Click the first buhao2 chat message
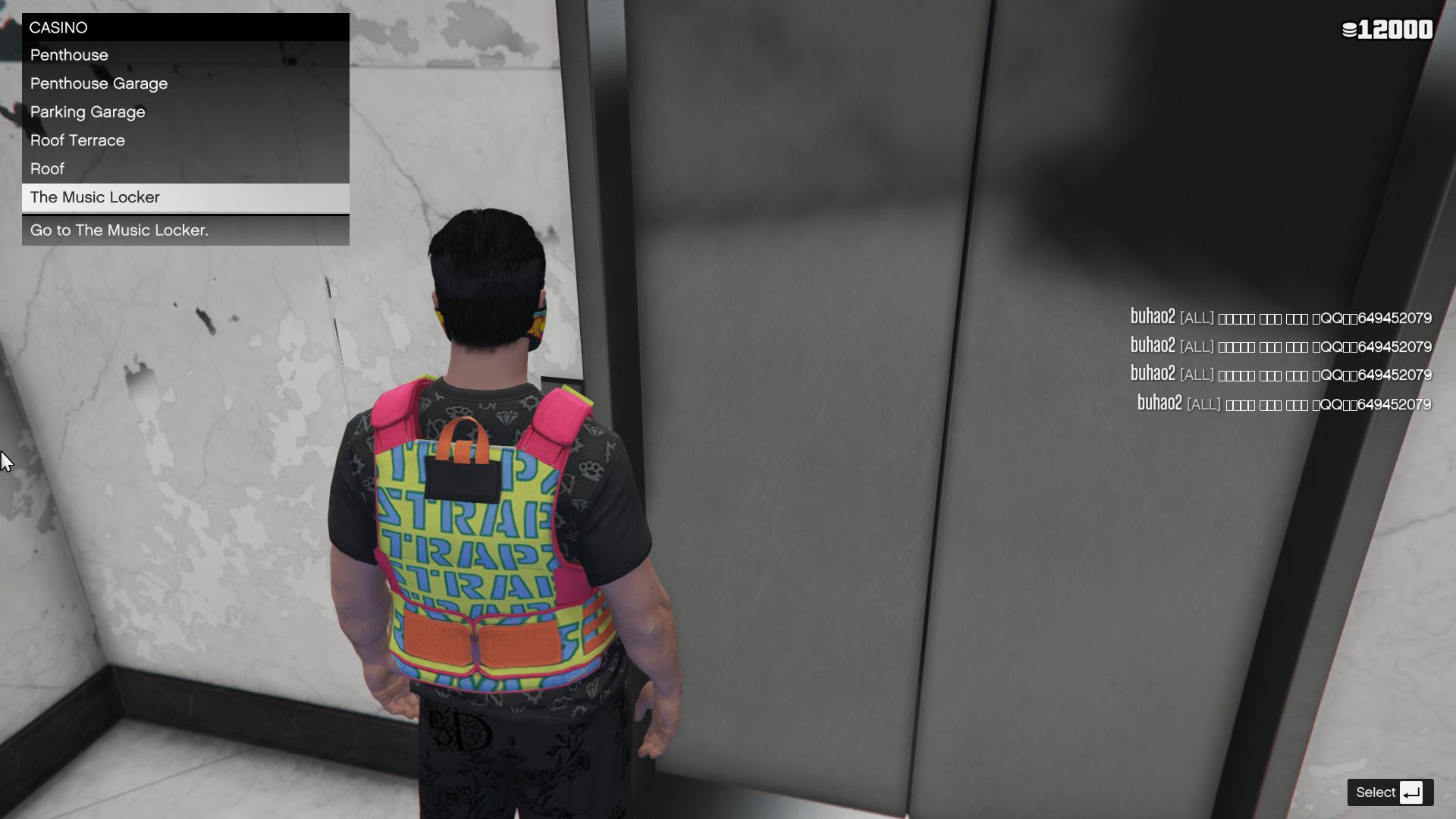The image size is (1456, 819). coord(1282,318)
